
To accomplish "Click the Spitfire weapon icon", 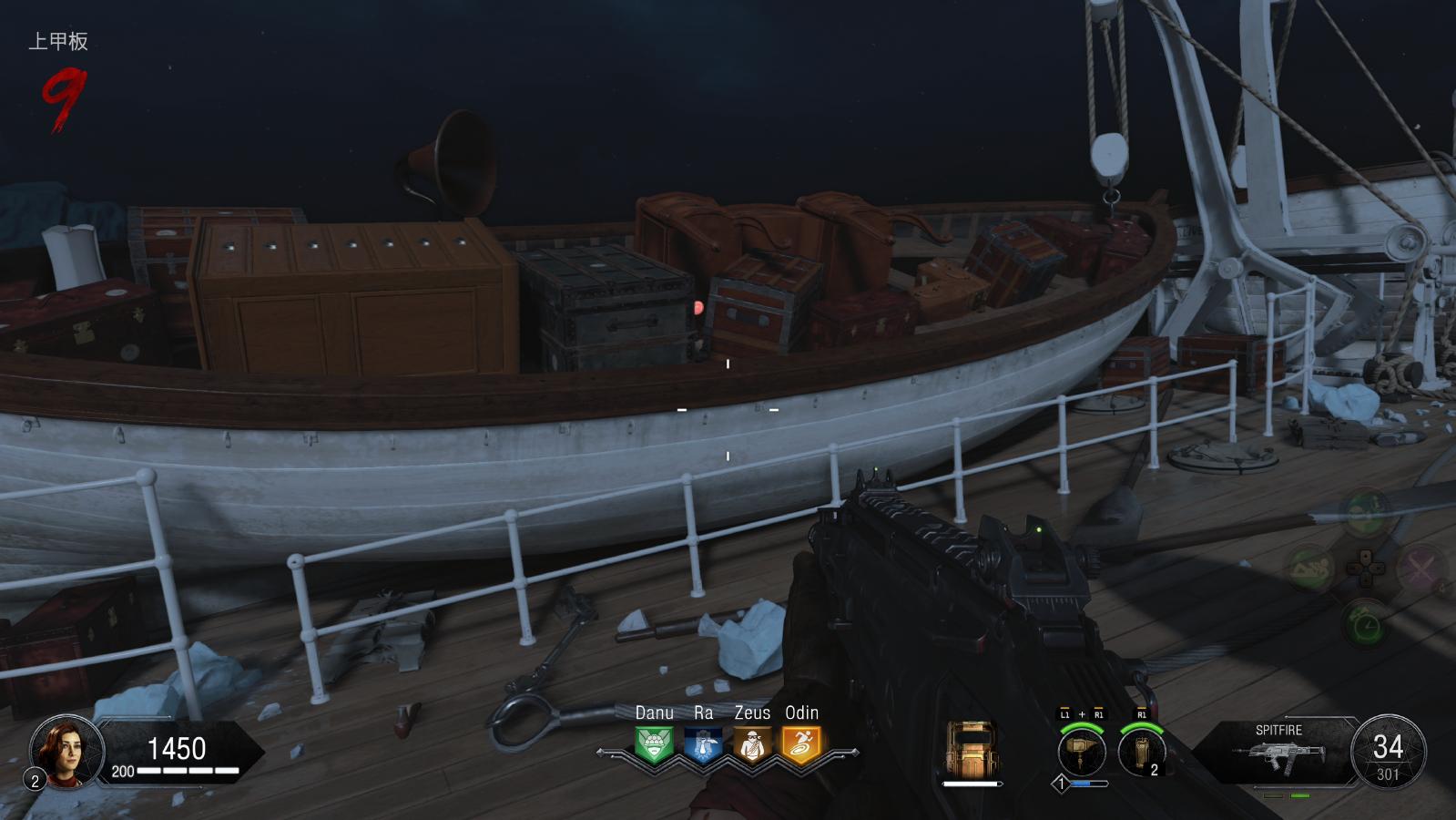I will (1278, 758).
